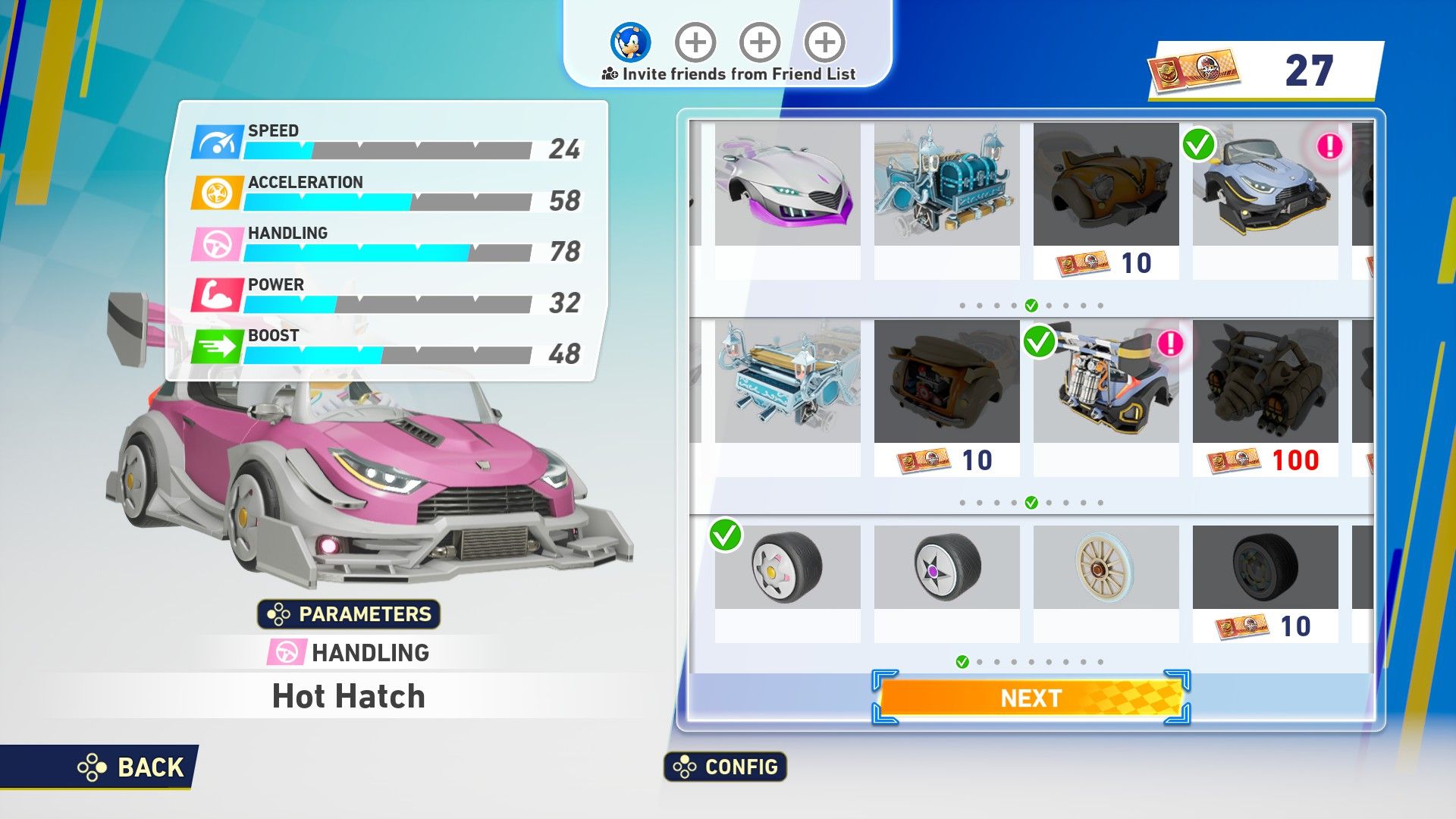Open the CONFIG options

726,767
